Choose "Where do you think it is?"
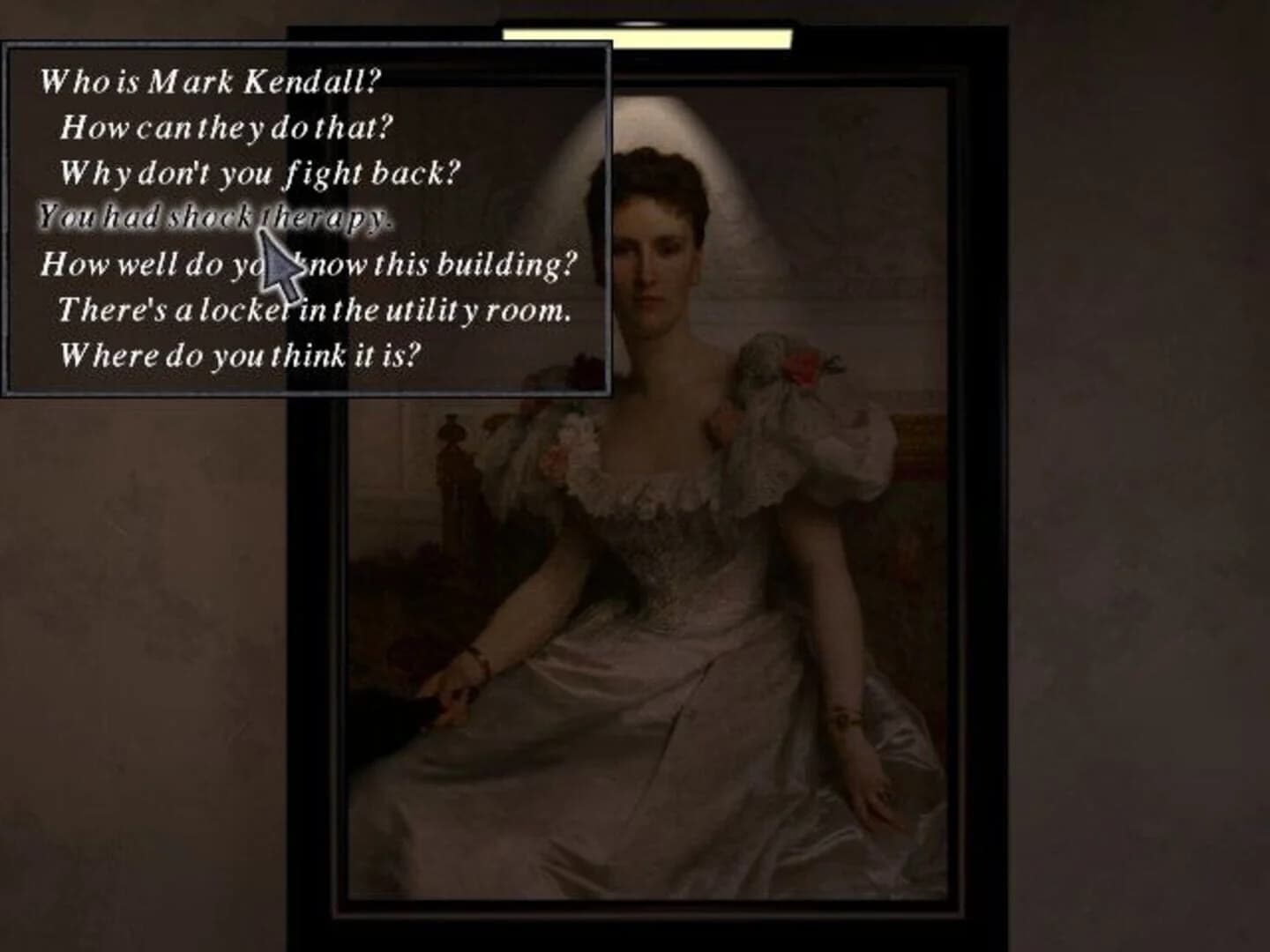Viewport: 1270px width, 952px height. (240, 354)
